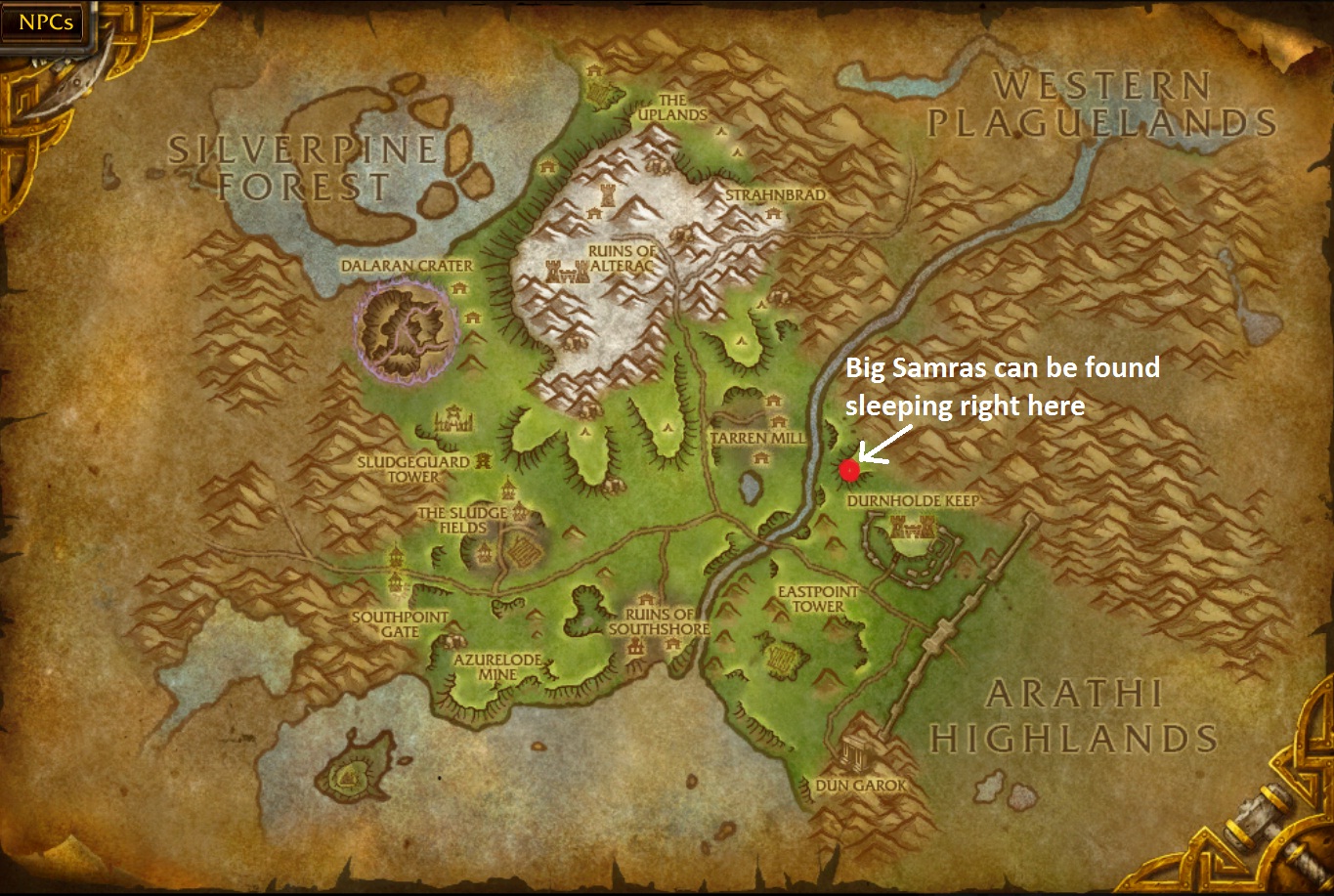Click the Durnholde Keep label
1334x896 pixels.
click(914, 497)
